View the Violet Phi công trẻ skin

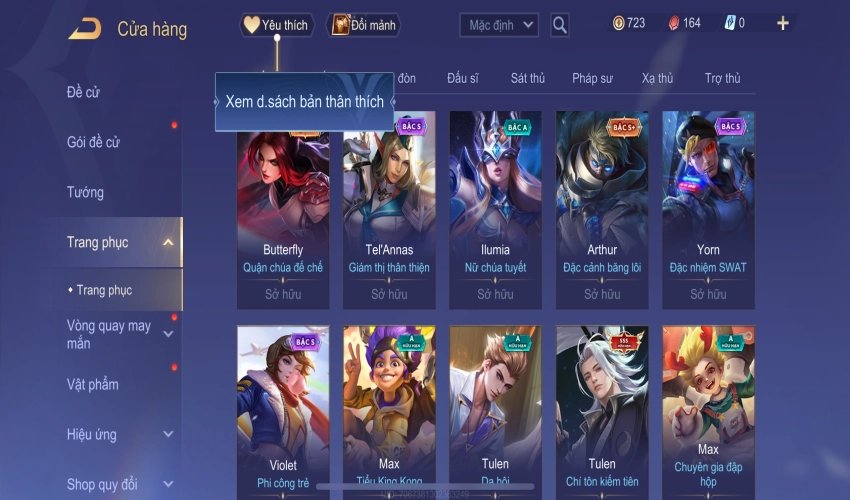tap(283, 412)
